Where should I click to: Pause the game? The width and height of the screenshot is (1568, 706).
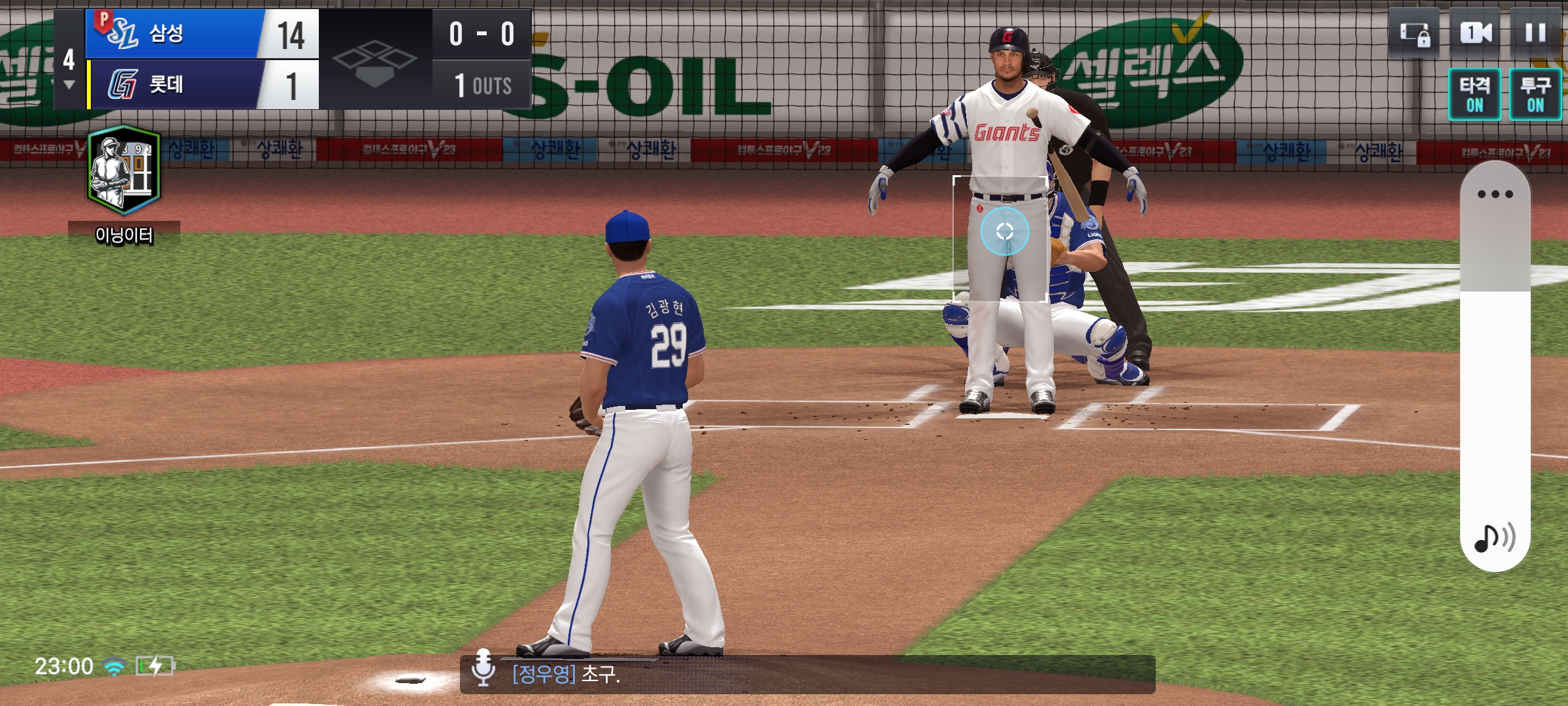point(1535,33)
